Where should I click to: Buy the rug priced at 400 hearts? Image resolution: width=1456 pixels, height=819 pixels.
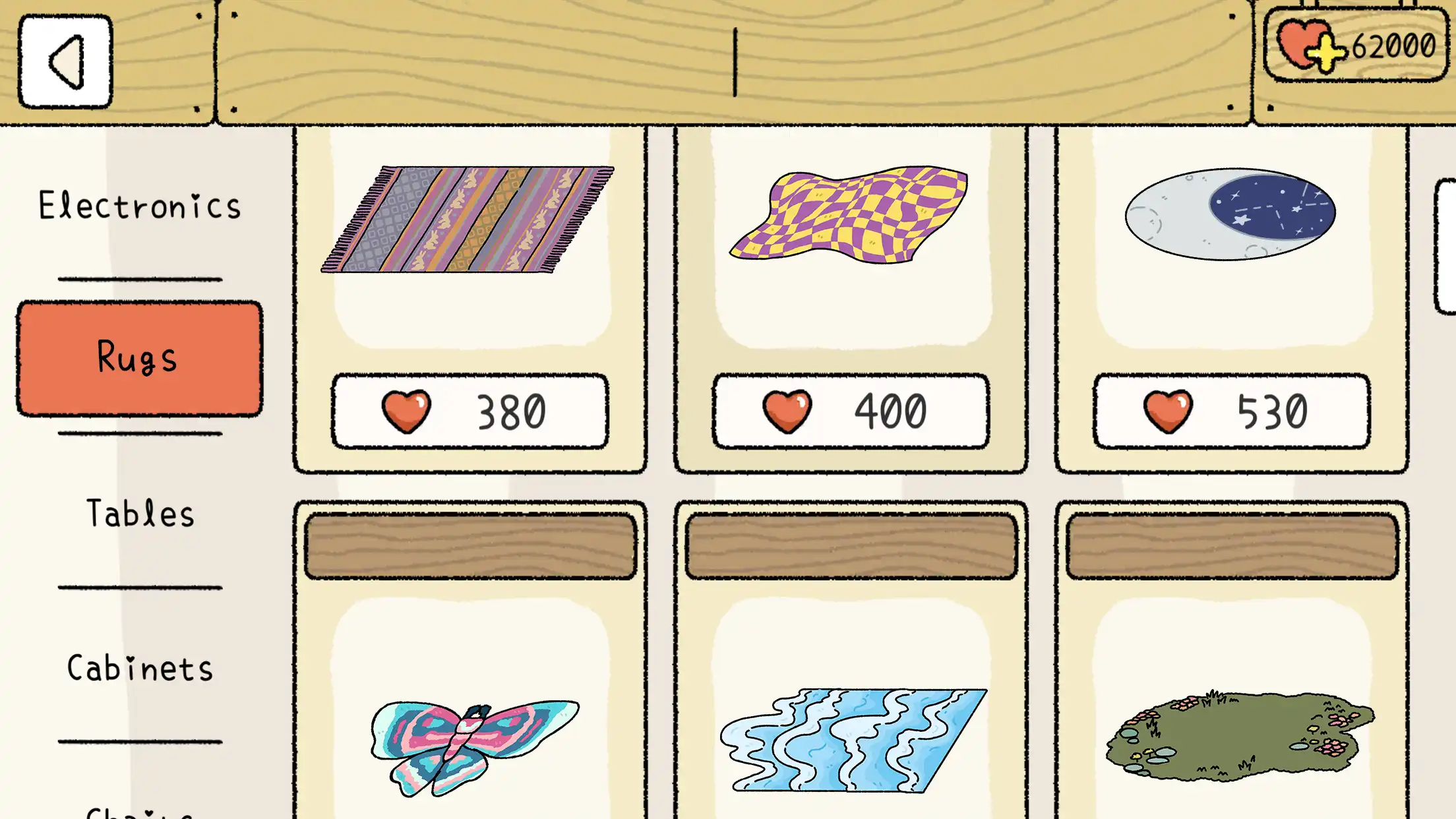[x=851, y=410]
